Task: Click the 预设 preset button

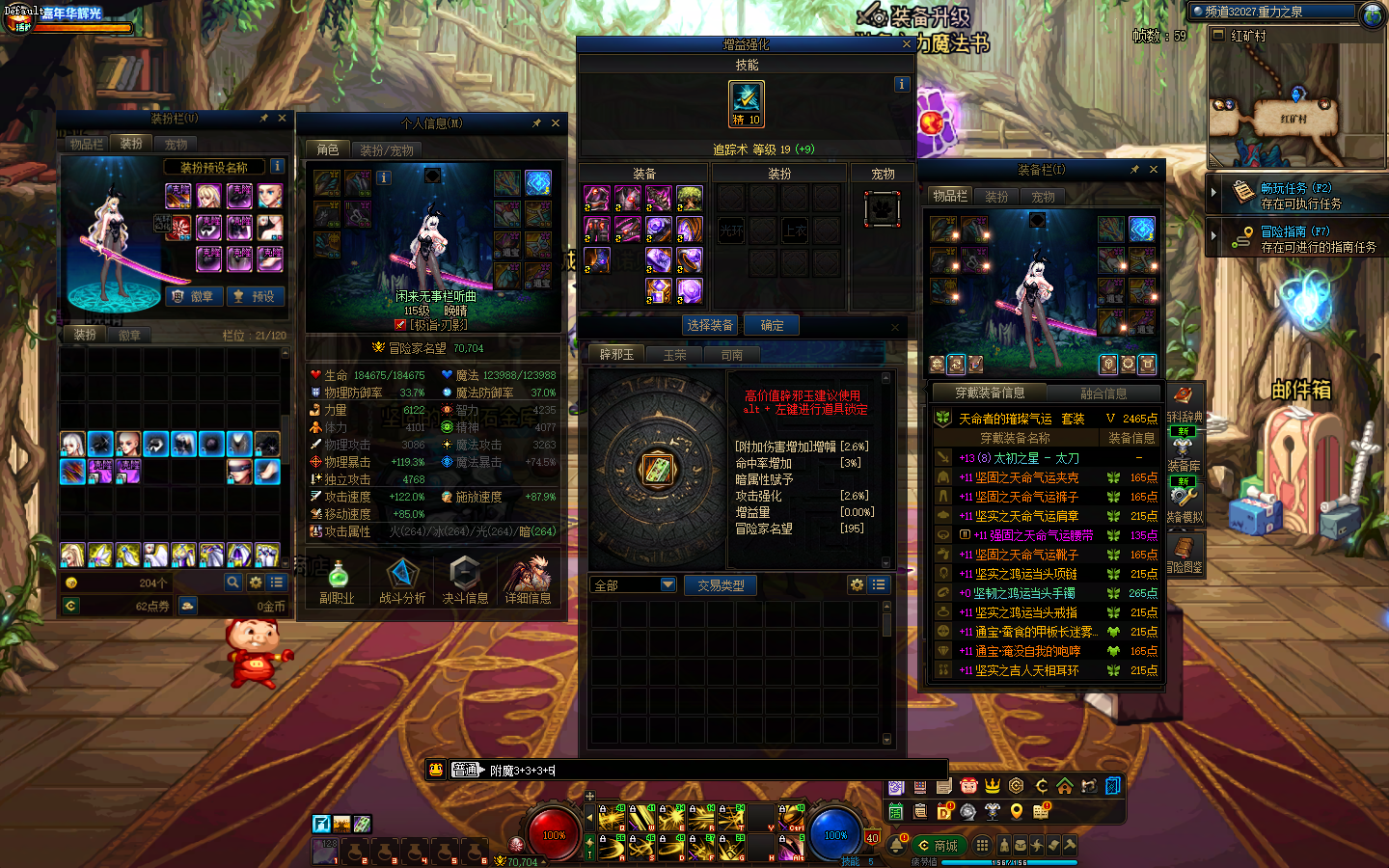Action: pyautogui.click(x=255, y=297)
